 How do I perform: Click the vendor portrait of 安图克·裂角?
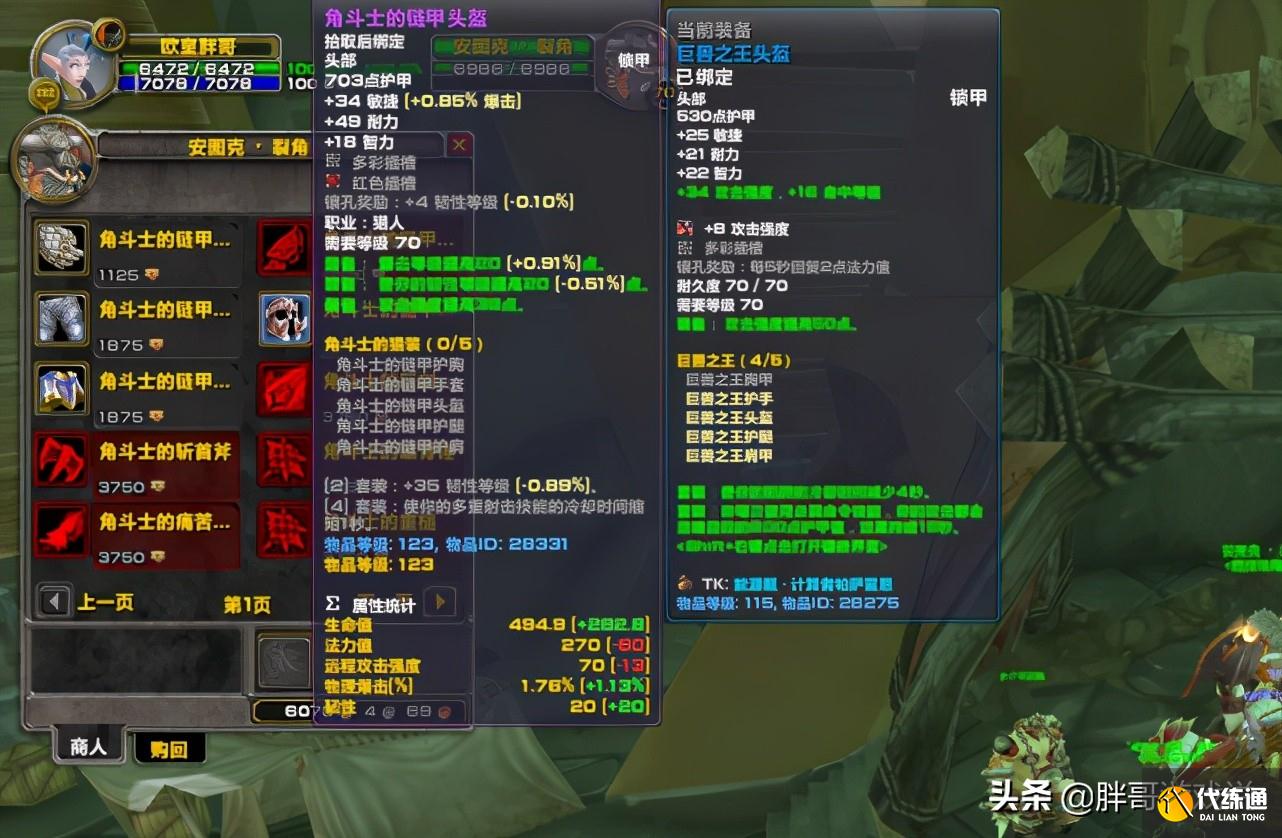tap(55, 160)
